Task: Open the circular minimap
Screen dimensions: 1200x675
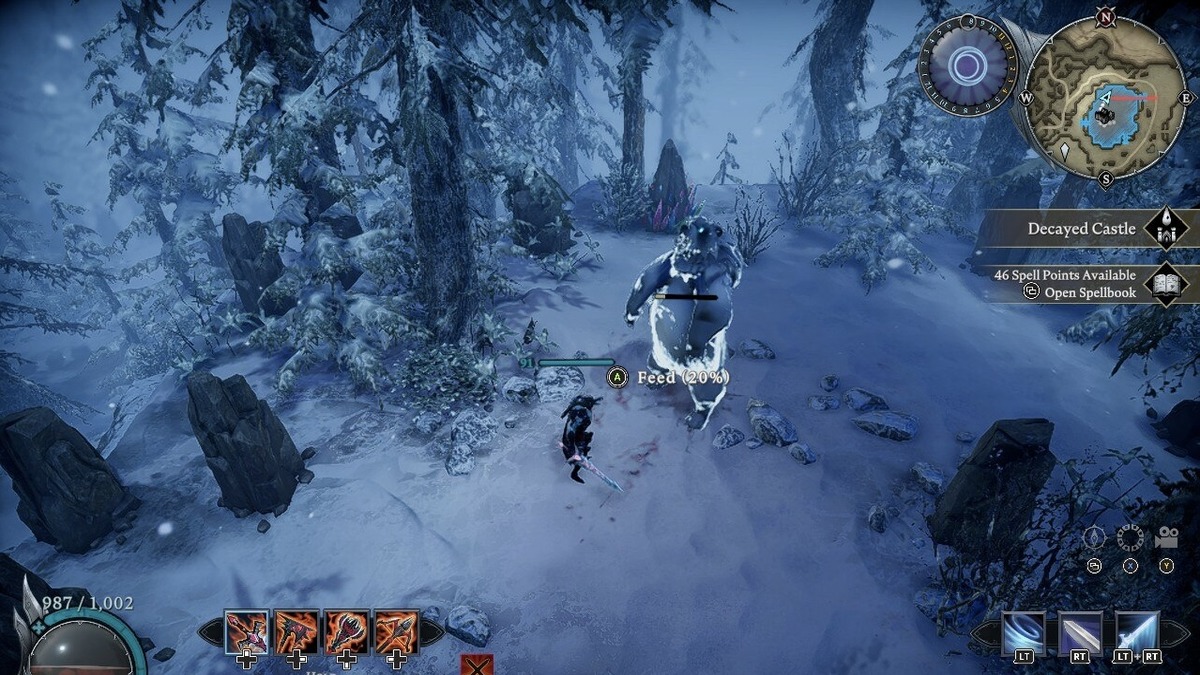Action: point(1104,97)
